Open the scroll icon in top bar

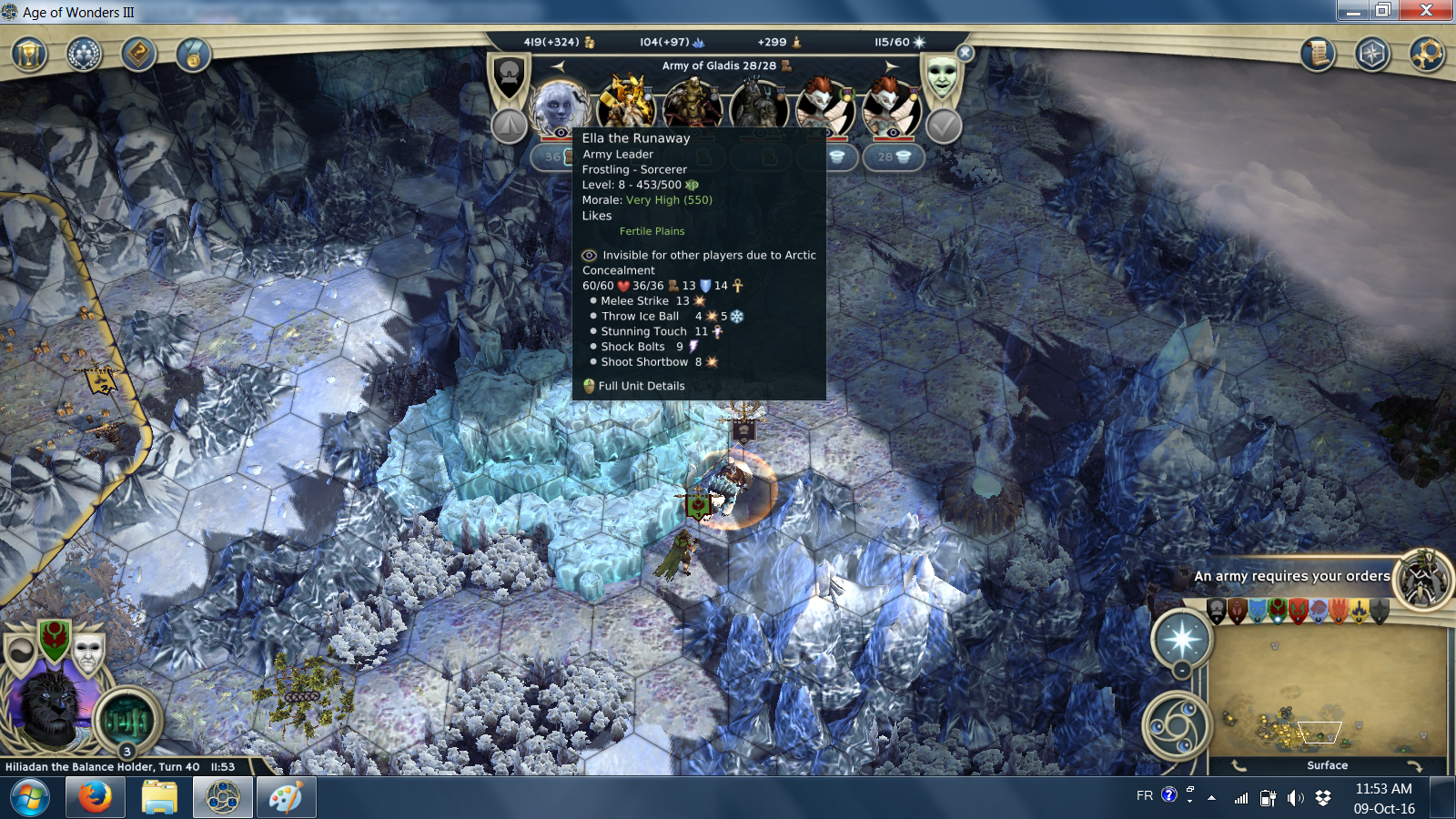[1317, 55]
